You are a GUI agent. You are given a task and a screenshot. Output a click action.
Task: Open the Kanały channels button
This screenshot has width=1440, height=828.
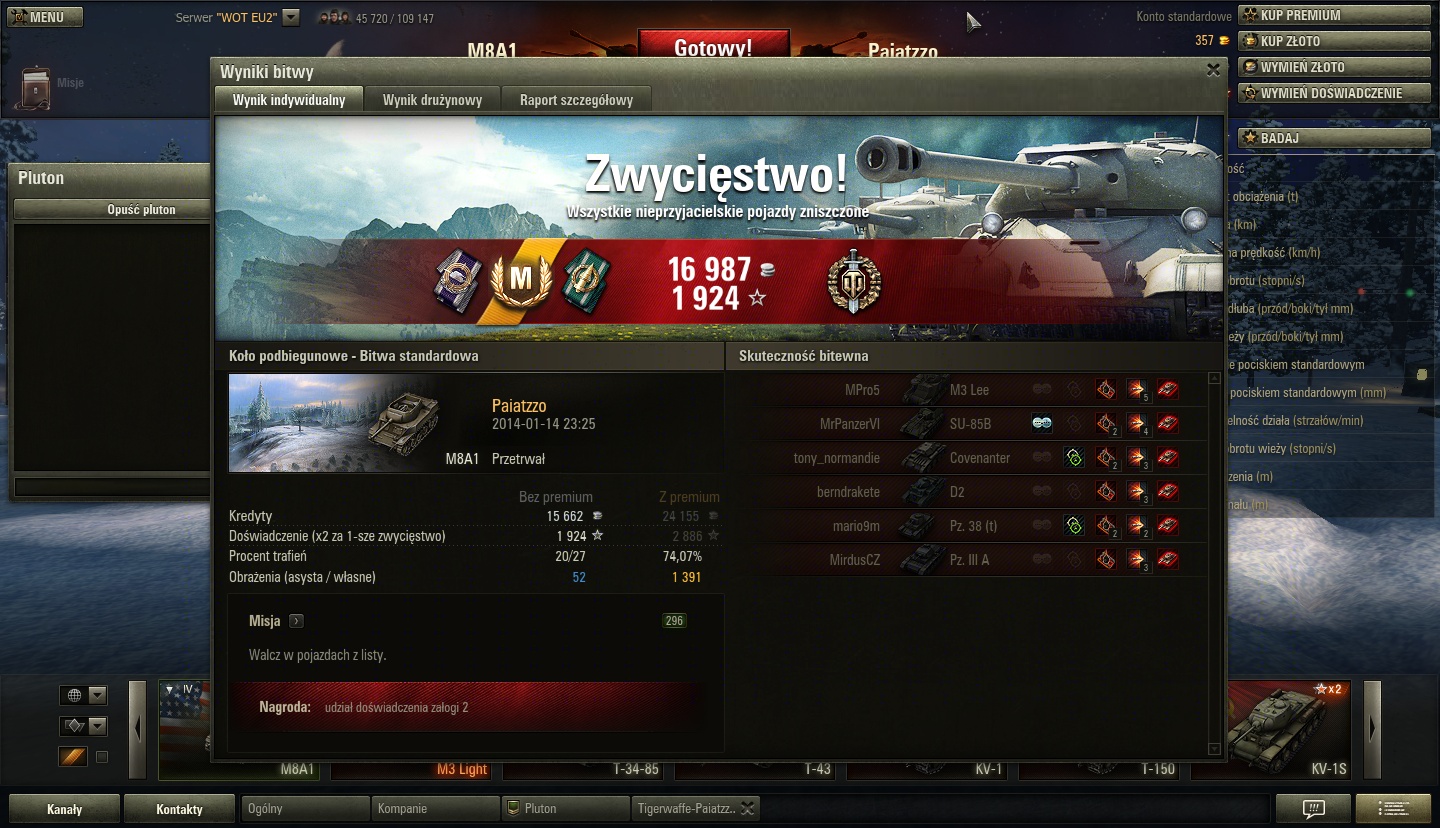(x=65, y=809)
